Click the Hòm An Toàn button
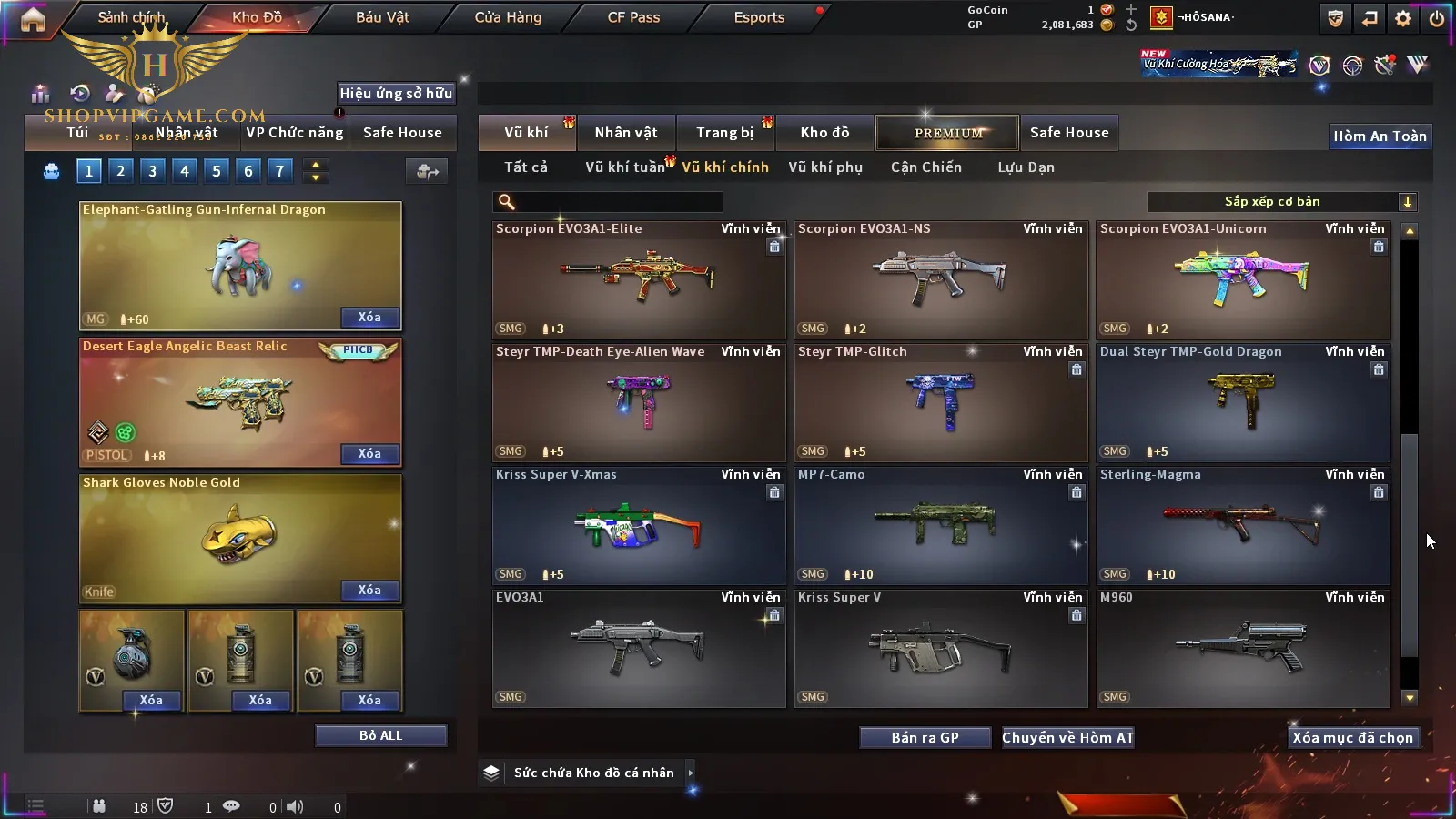The height and width of the screenshot is (819, 1456). point(1380,136)
